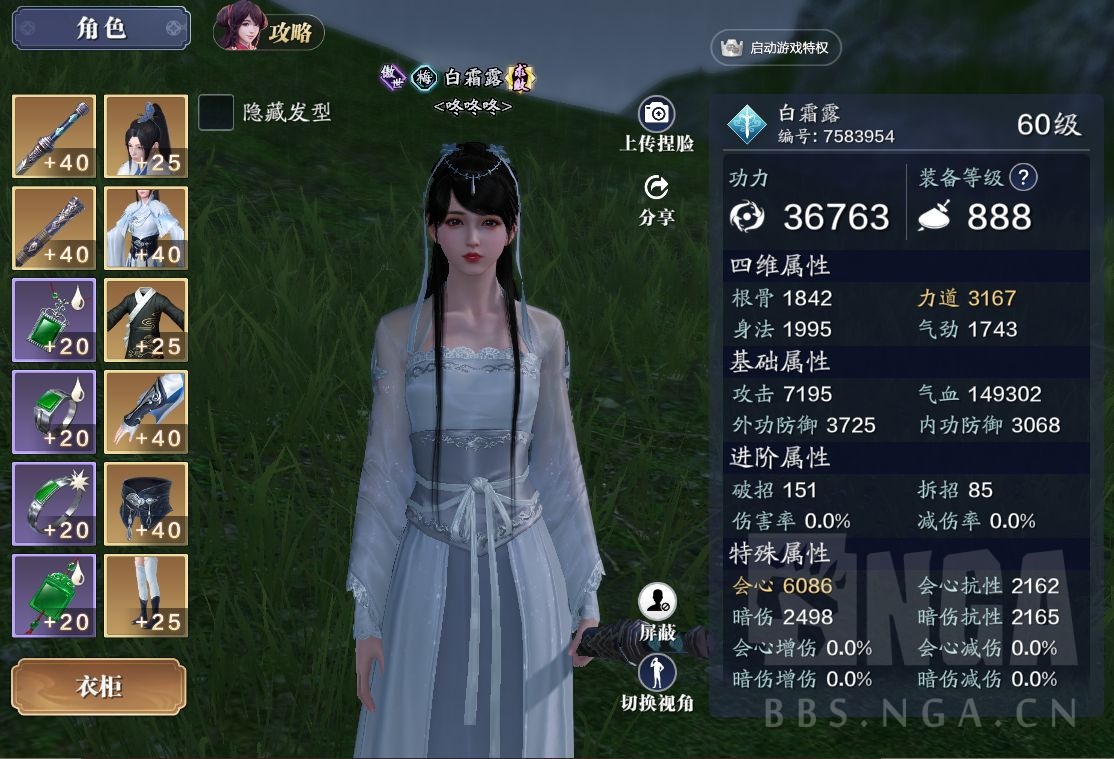Inspect the +40 dark carved weapon slot
The image size is (1114, 759).
click(x=54, y=228)
